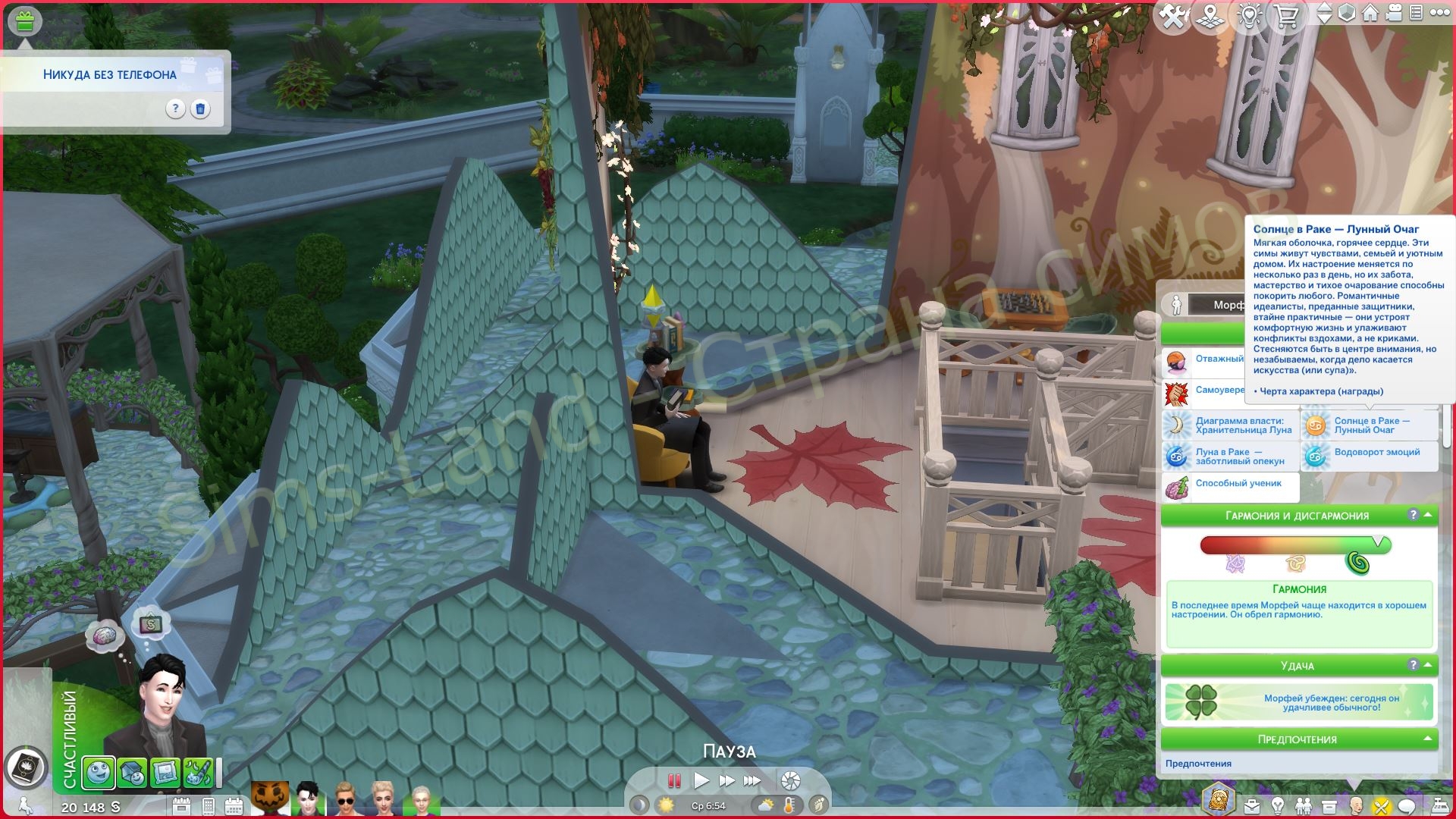
Task: Open the relationships panel icon
Action: [1304, 807]
